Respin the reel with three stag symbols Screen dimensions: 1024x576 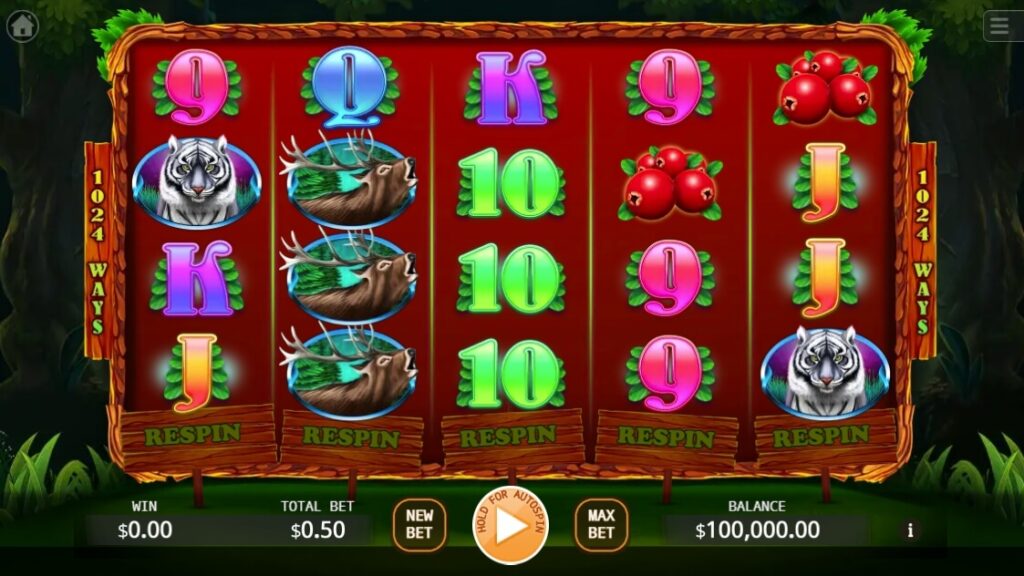350,437
